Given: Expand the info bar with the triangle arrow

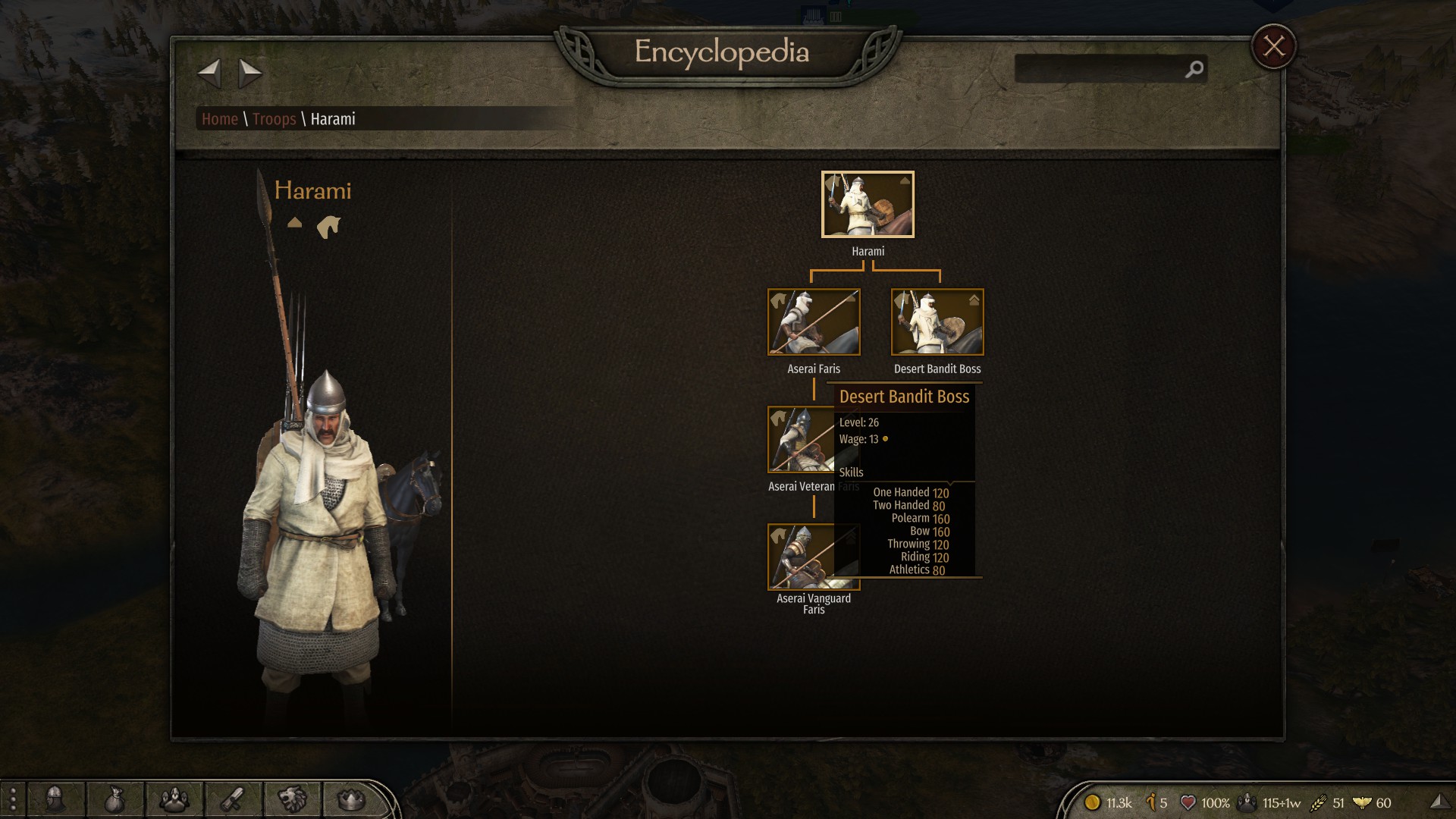Looking at the screenshot, I should (x=1439, y=802).
